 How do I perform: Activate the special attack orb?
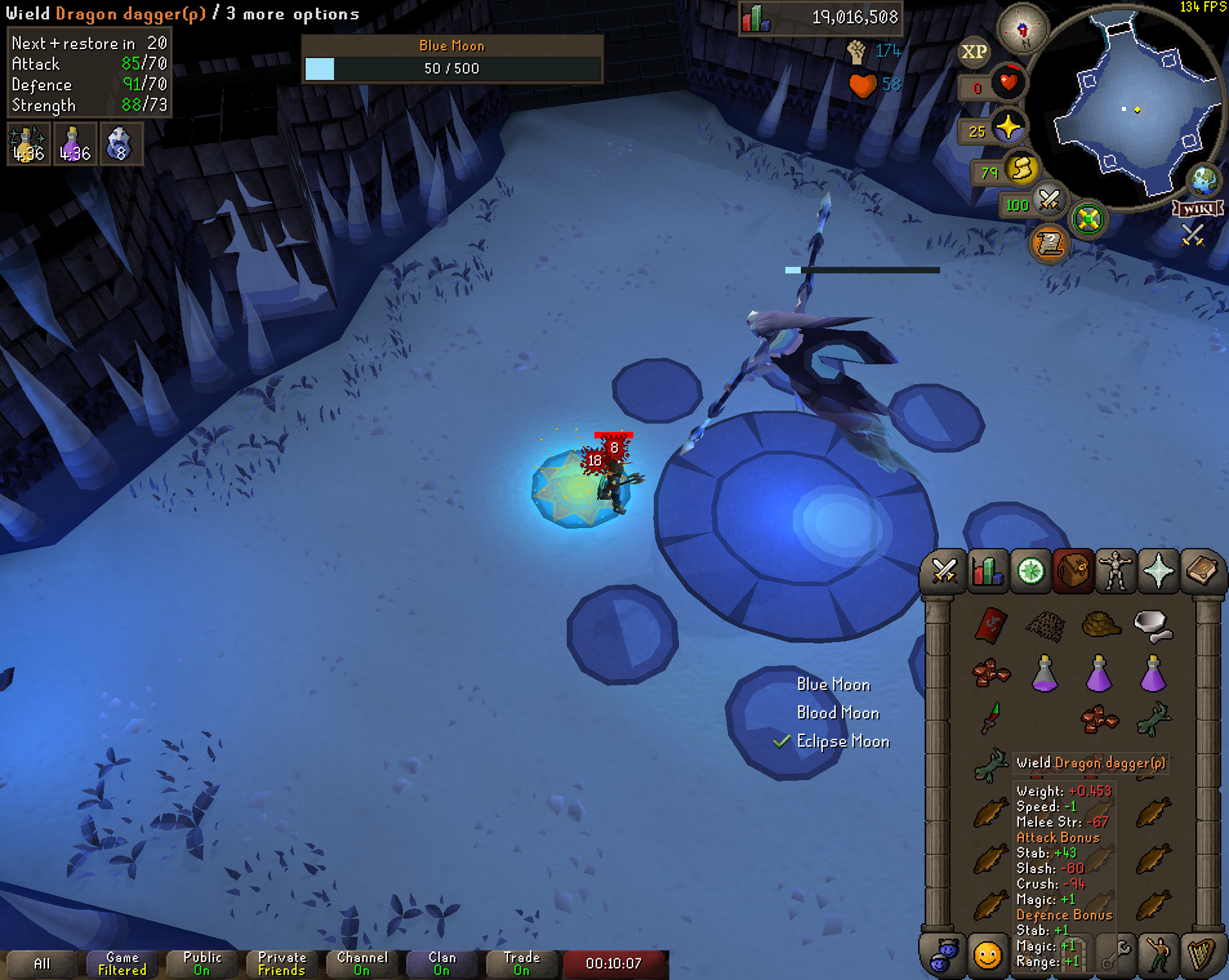coord(1048,201)
